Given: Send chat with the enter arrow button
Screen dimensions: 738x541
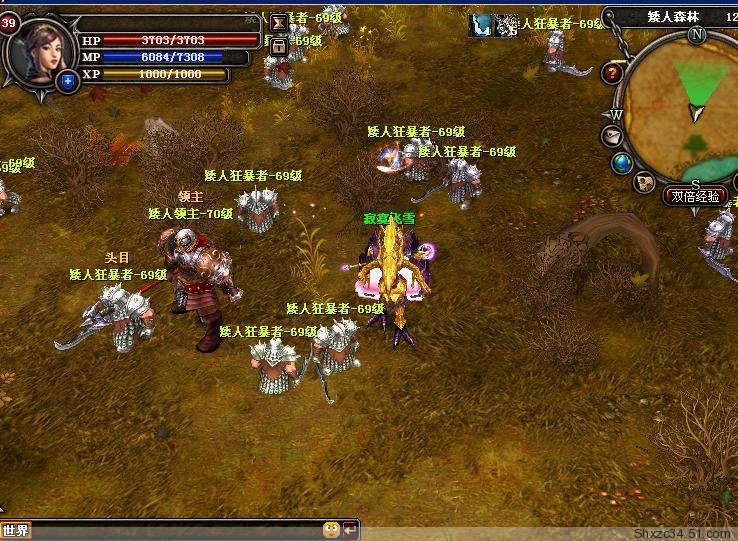Looking at the screenshot, I should [350, 529].
